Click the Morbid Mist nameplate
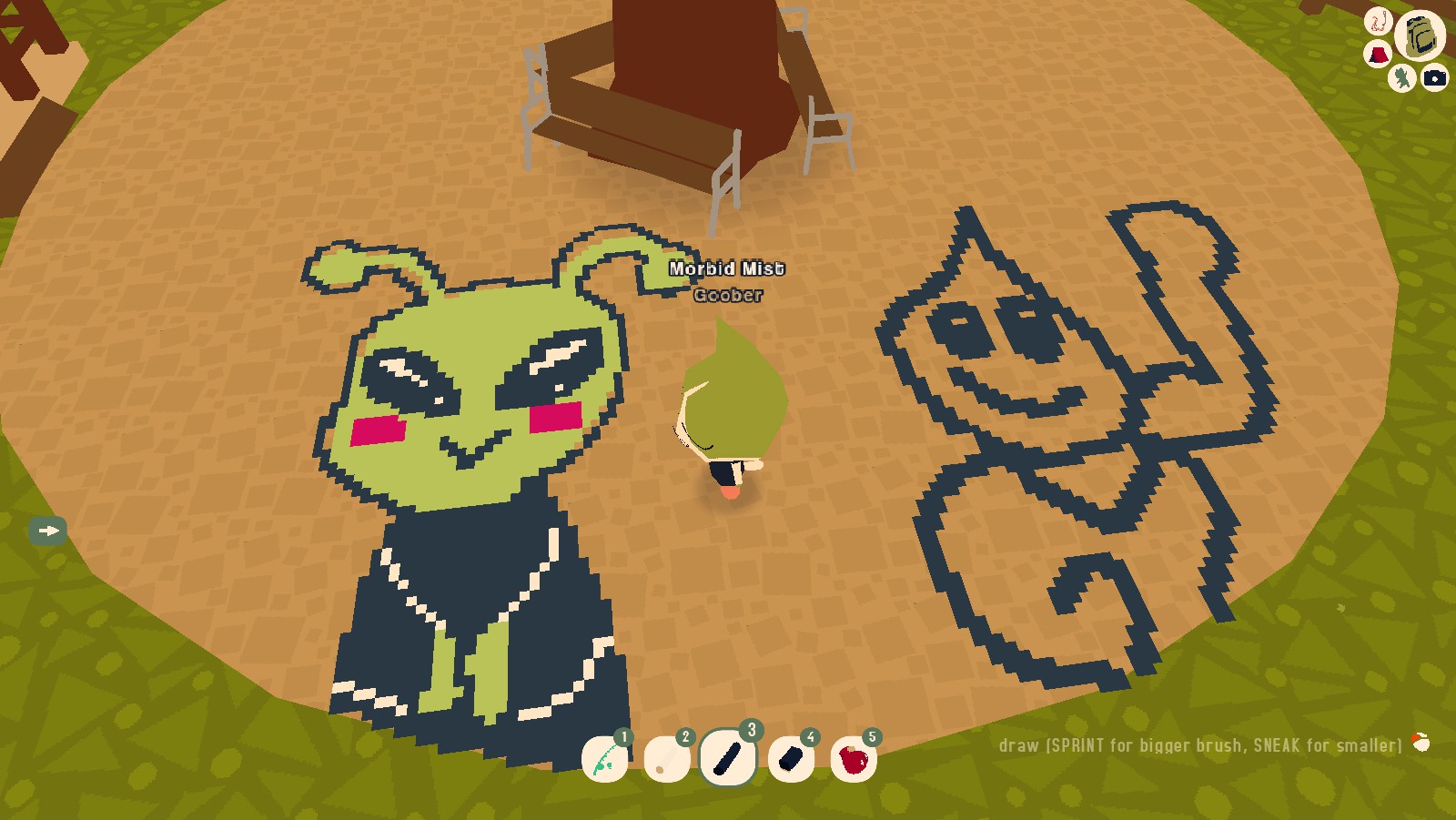 pos(728,269)
